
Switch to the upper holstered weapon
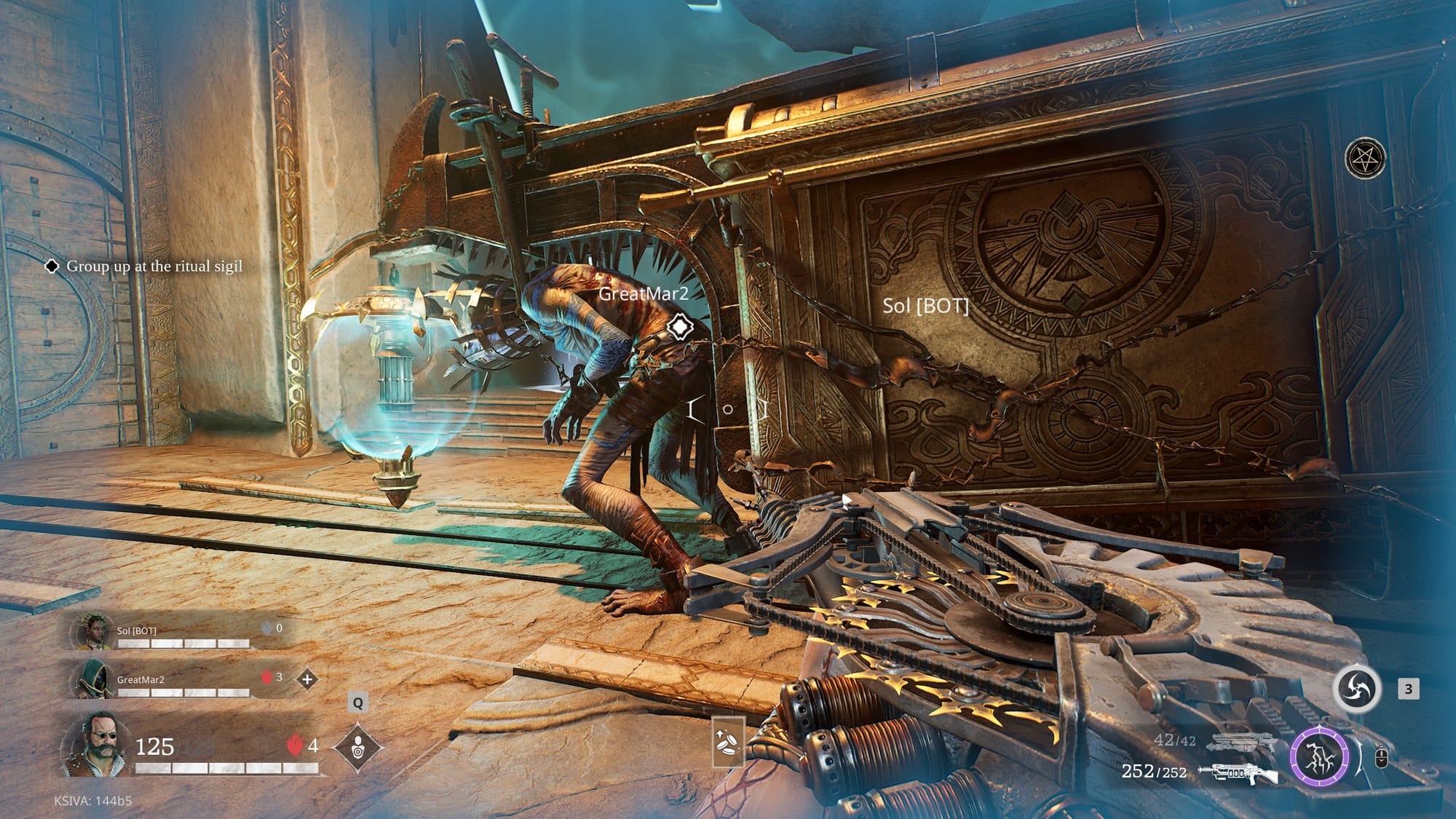[1243, 743]
